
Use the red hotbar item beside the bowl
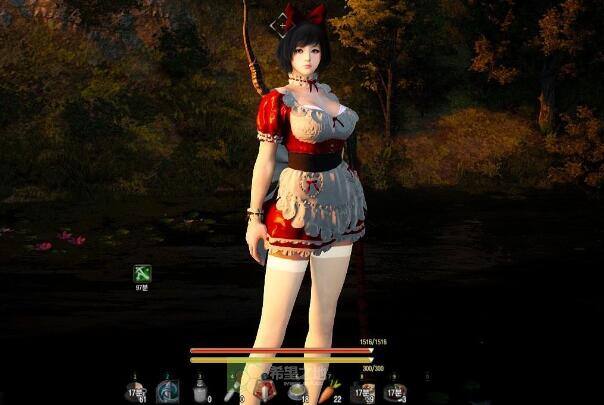point(265,387)
